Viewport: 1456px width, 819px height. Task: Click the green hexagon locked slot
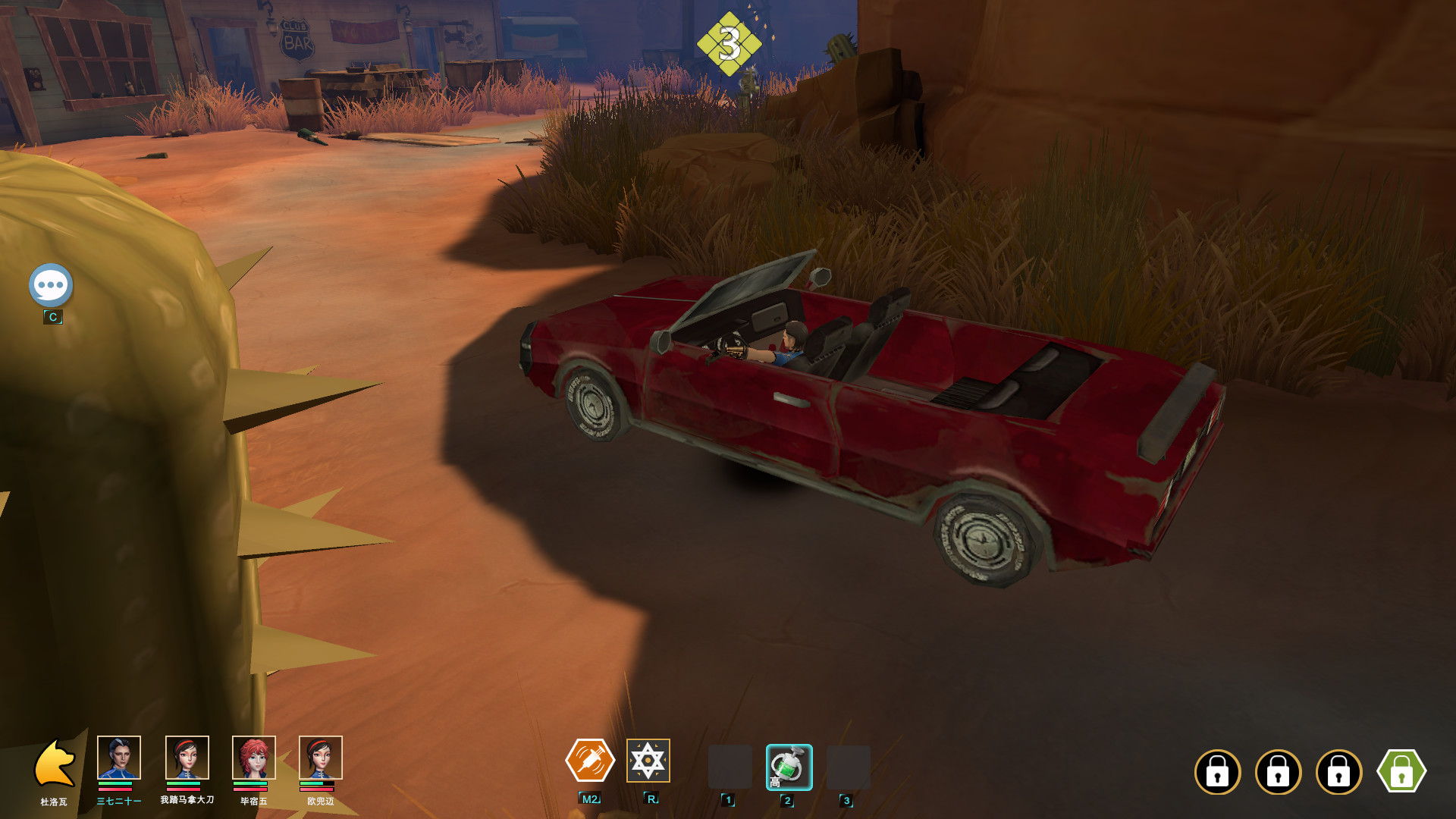point(1401,771)
